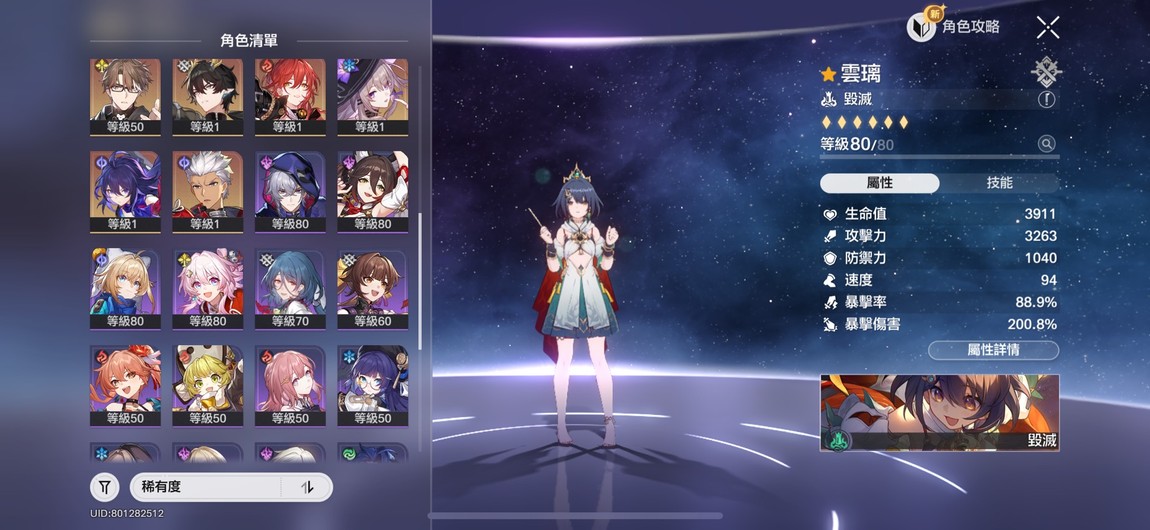The height and width of the screenshot is (530, 1150).
Task: Choose the teal-haired character at level 70
Action: point(290,288)
